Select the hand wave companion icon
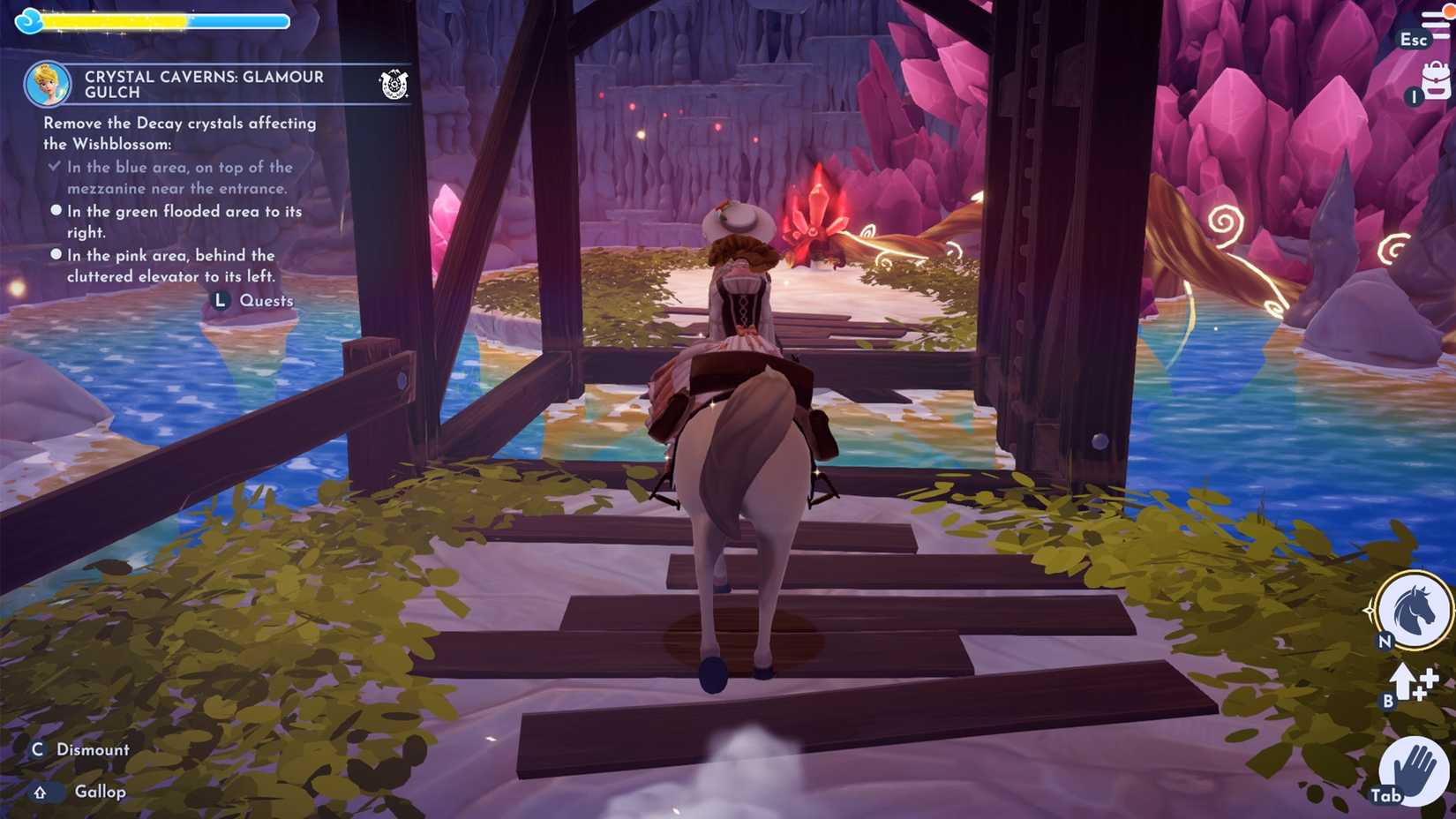Viewport: 1456px width, 819px height. (x=1413, y=767)
